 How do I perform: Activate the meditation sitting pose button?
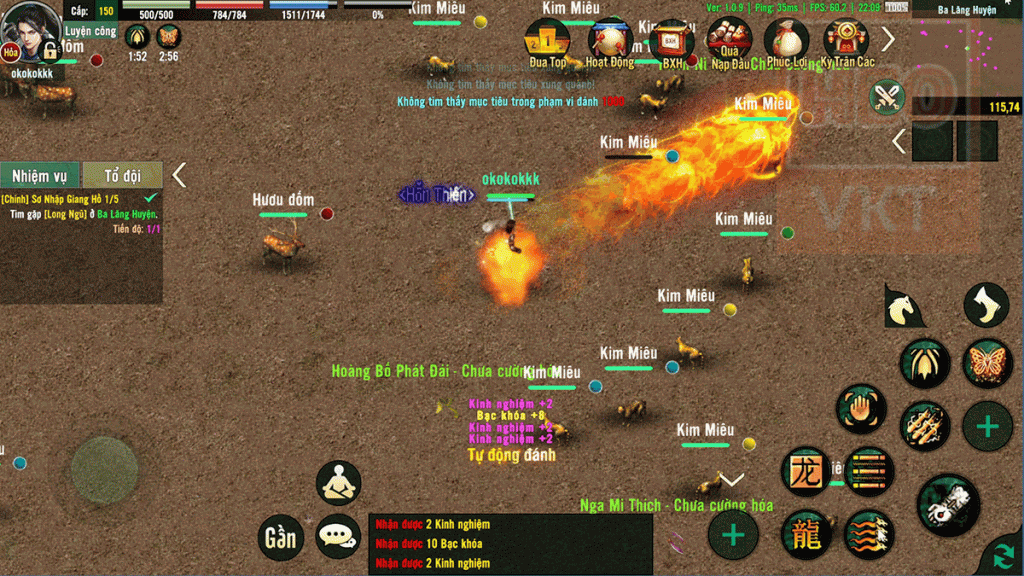(339, 483)
